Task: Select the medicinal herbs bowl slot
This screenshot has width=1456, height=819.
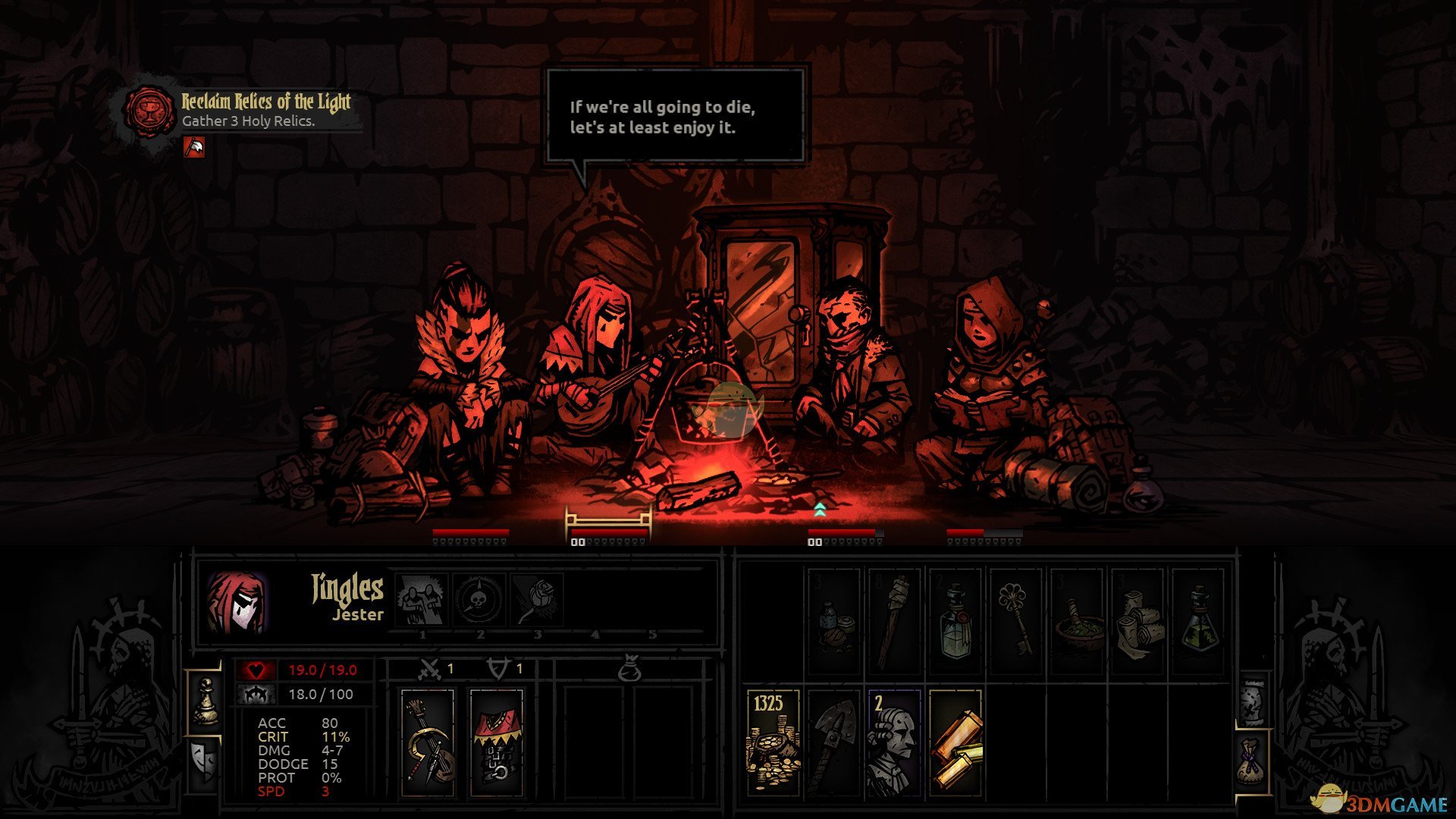Action: click(x=1076, y=622)
